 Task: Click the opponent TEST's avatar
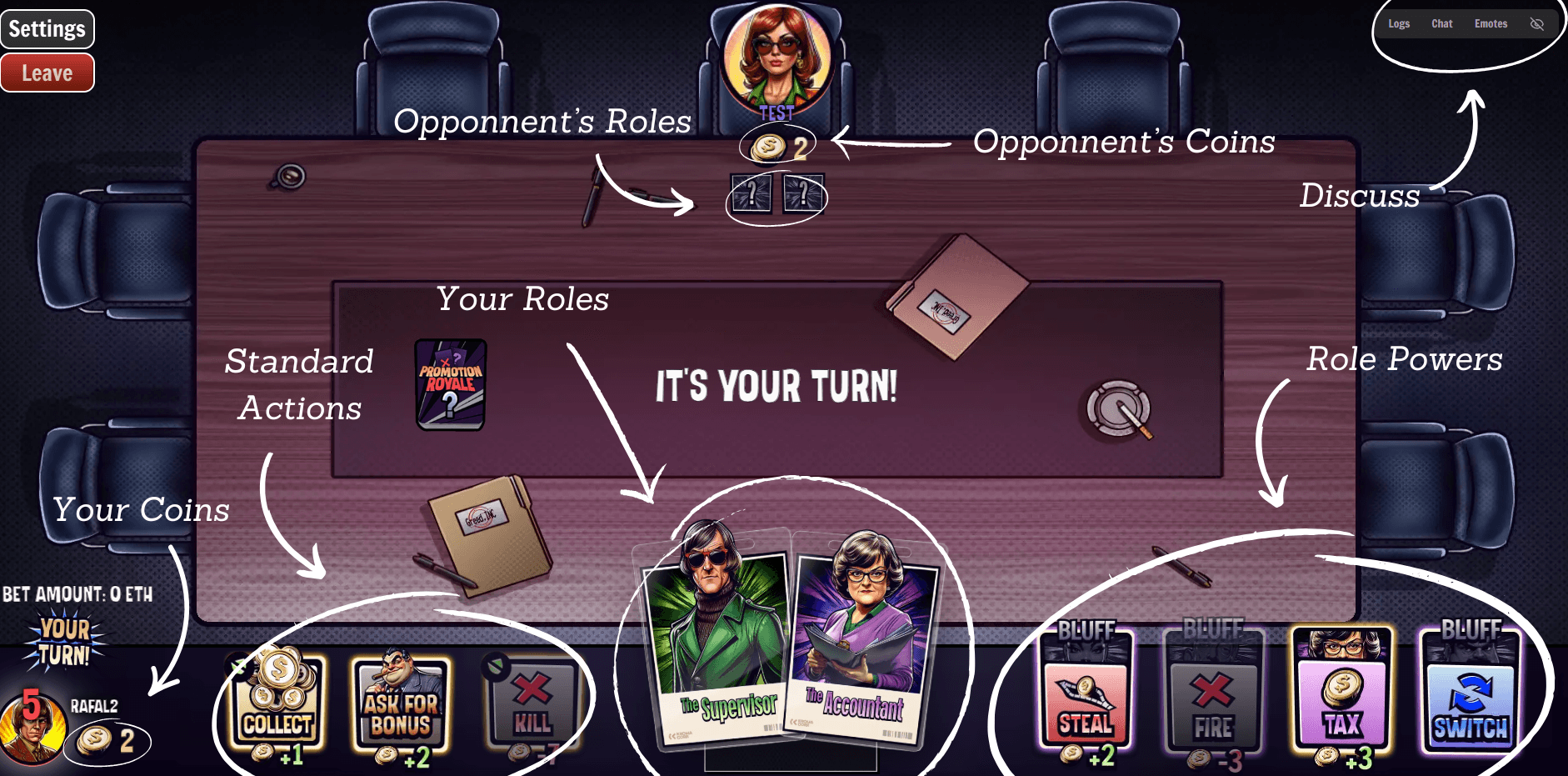coord(776,56)
